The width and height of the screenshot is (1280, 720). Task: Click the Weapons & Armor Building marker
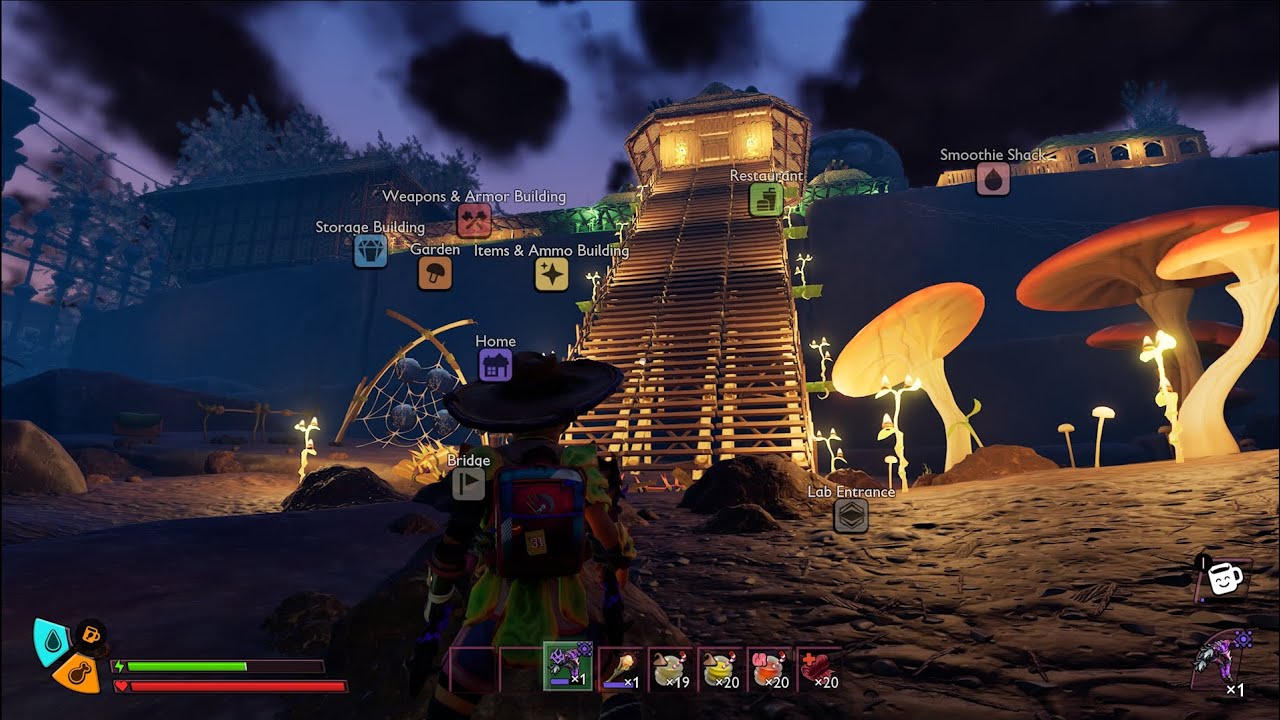click(x=474, y=219)
